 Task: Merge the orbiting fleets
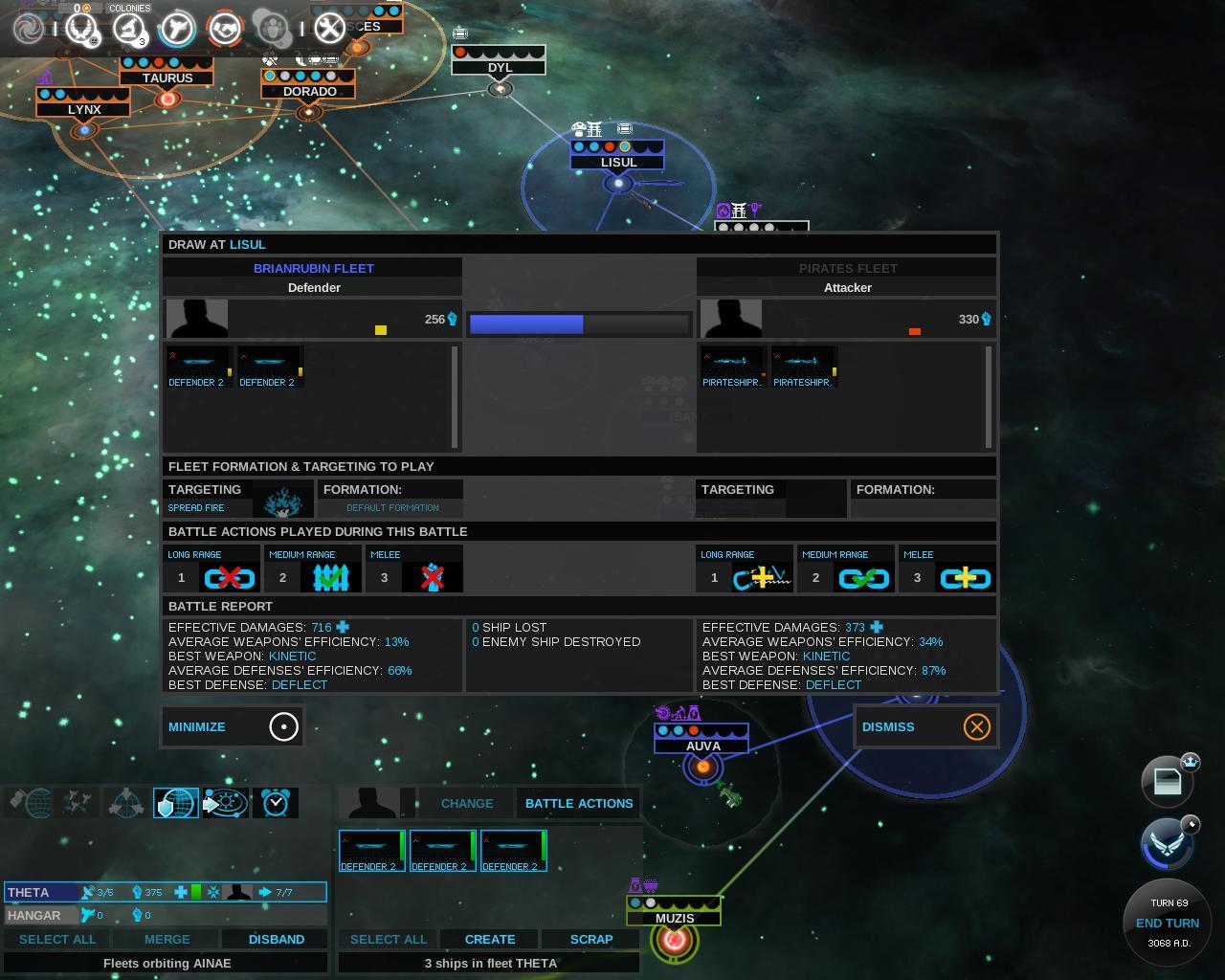[167, 939]
